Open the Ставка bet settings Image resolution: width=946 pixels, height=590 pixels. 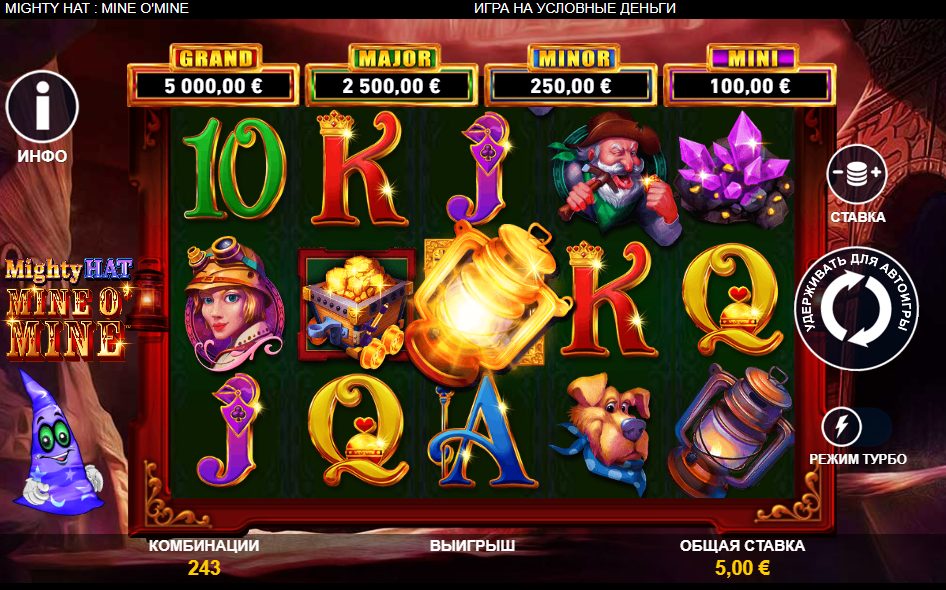pos(857,175)
